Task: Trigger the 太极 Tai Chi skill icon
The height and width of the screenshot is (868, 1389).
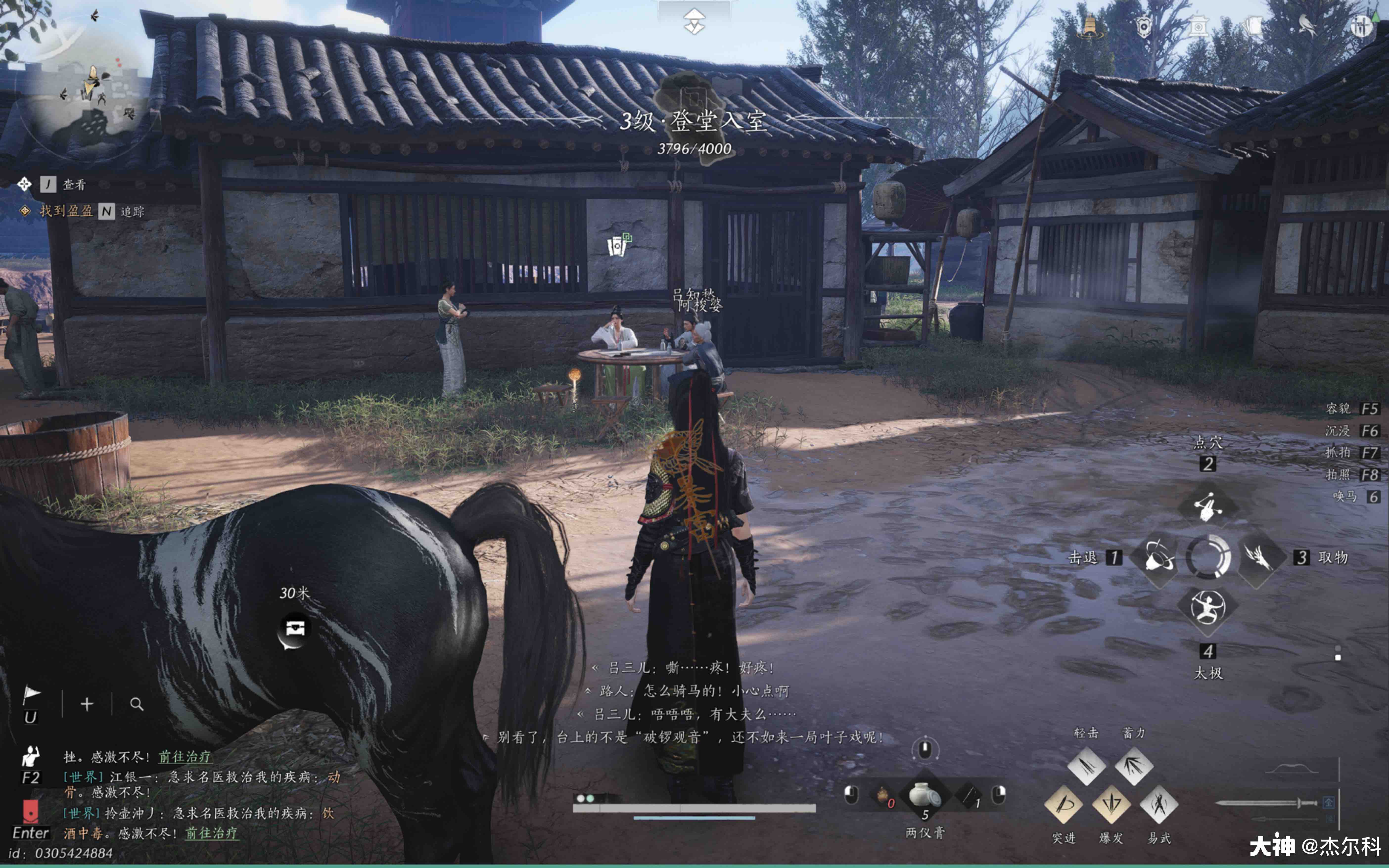Action: click(x=1208, y=607)
